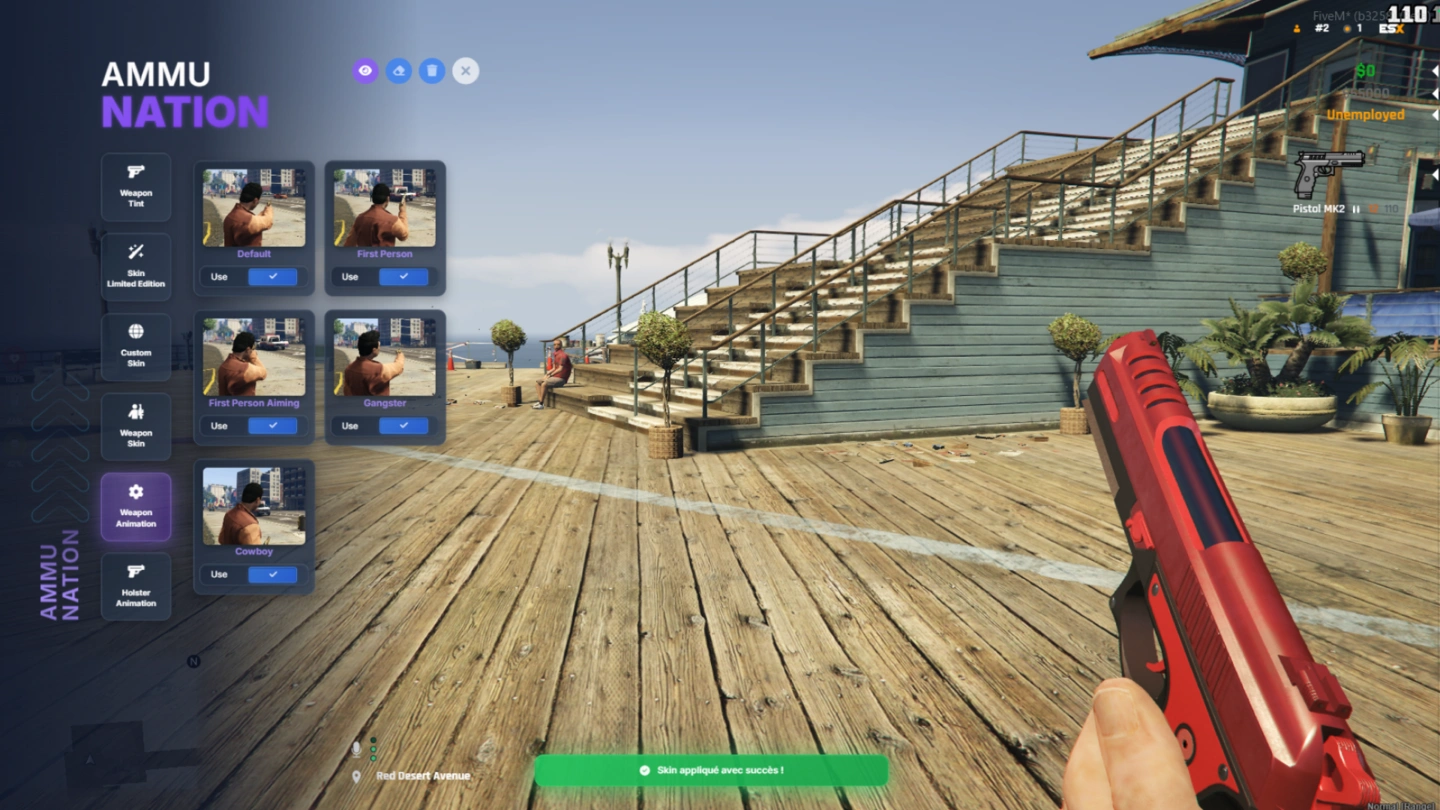Viewport: 1440px width, 810px height.
Task: Close the Ammu Nation menu
Action: 465,71
